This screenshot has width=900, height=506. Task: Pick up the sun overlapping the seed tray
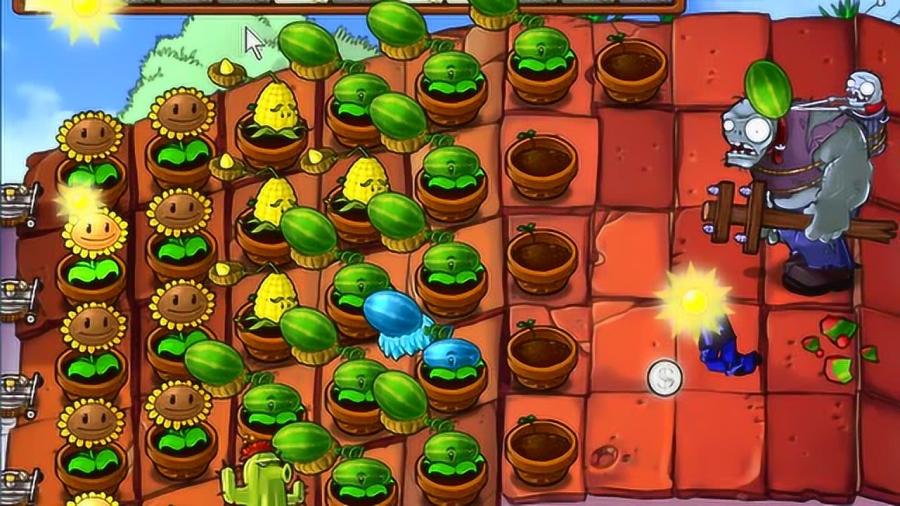point(83,12)
